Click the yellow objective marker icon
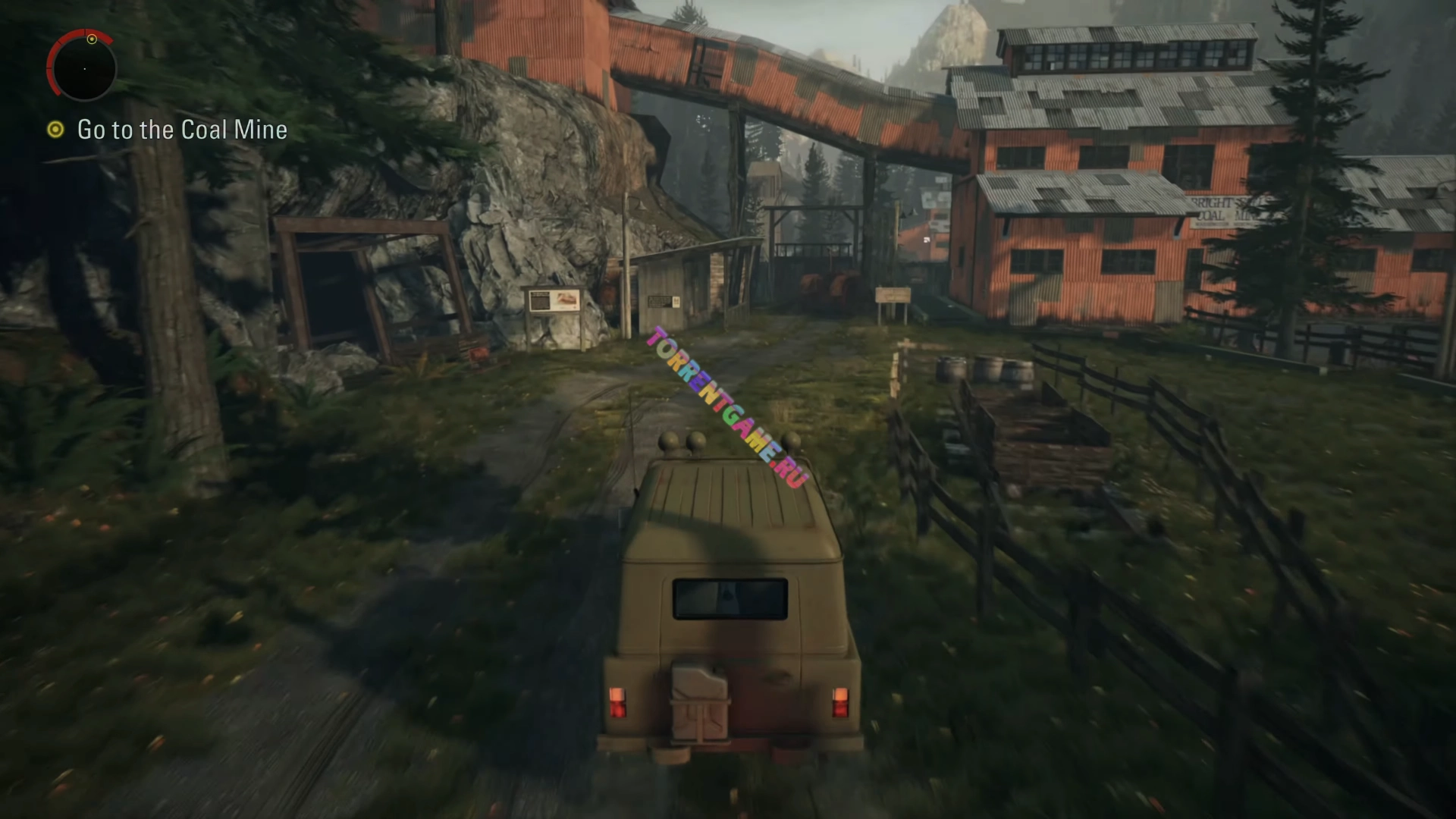Image resolution: width=1456 pixels, height=819 pixels. [55, 130]
